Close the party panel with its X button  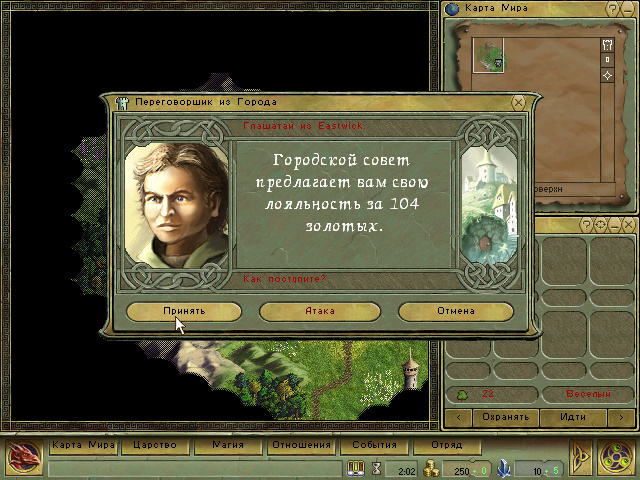[627, 226]
